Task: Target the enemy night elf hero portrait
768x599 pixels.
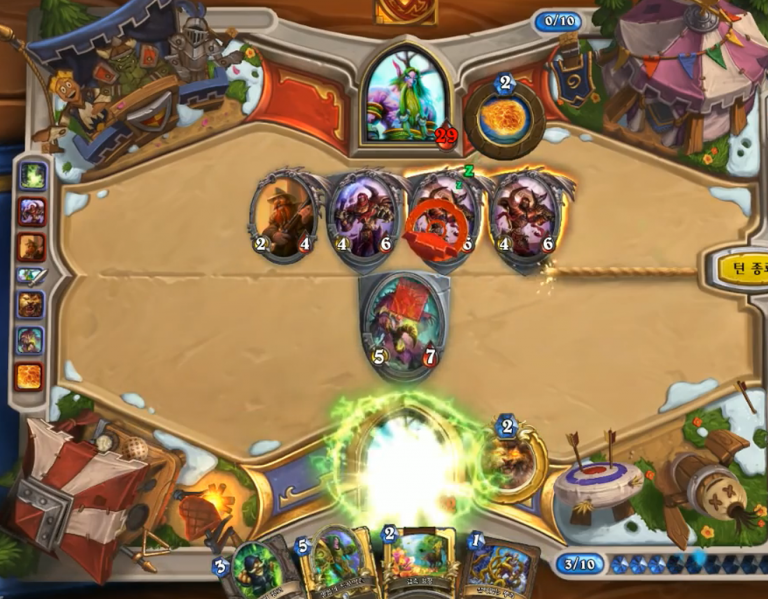Action: [404, 97]
